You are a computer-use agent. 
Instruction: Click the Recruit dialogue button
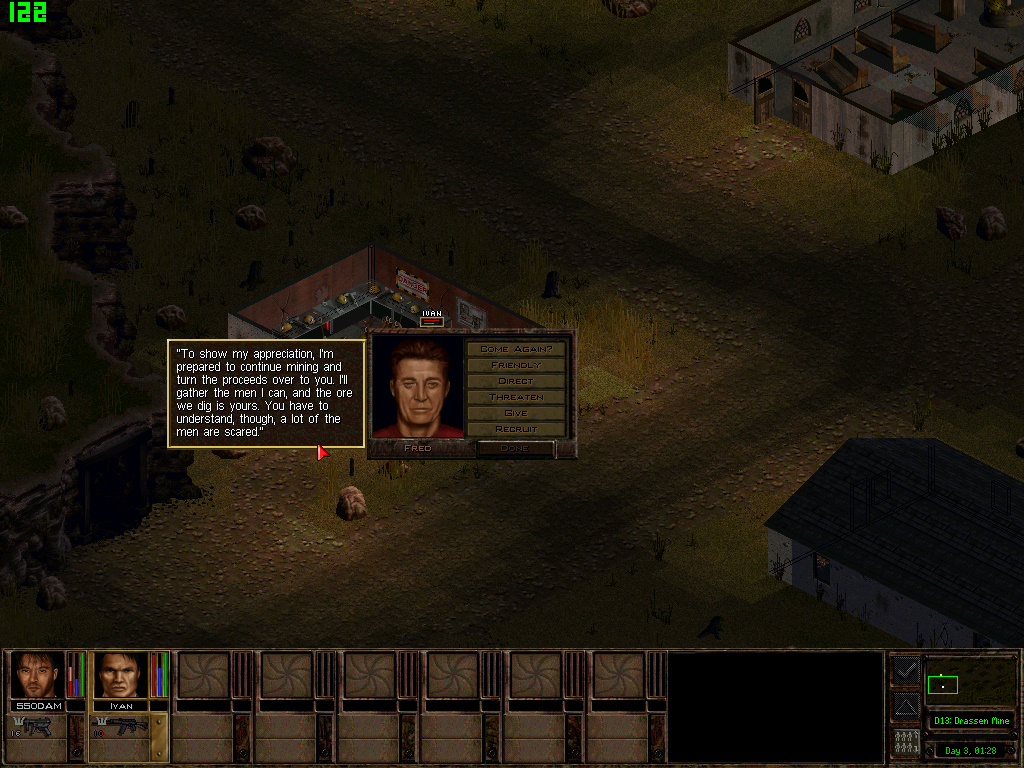pos(516,429)
